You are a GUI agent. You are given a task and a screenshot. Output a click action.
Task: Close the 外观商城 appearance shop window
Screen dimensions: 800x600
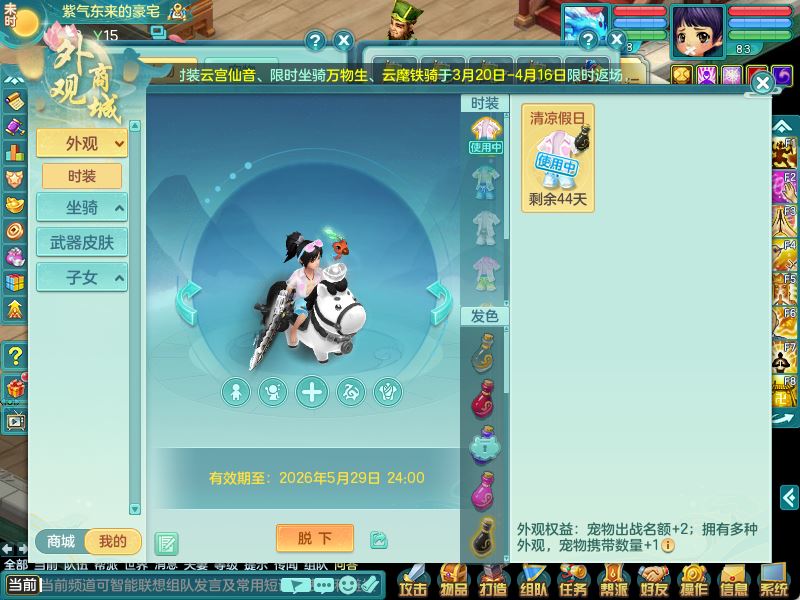point(762,83)
